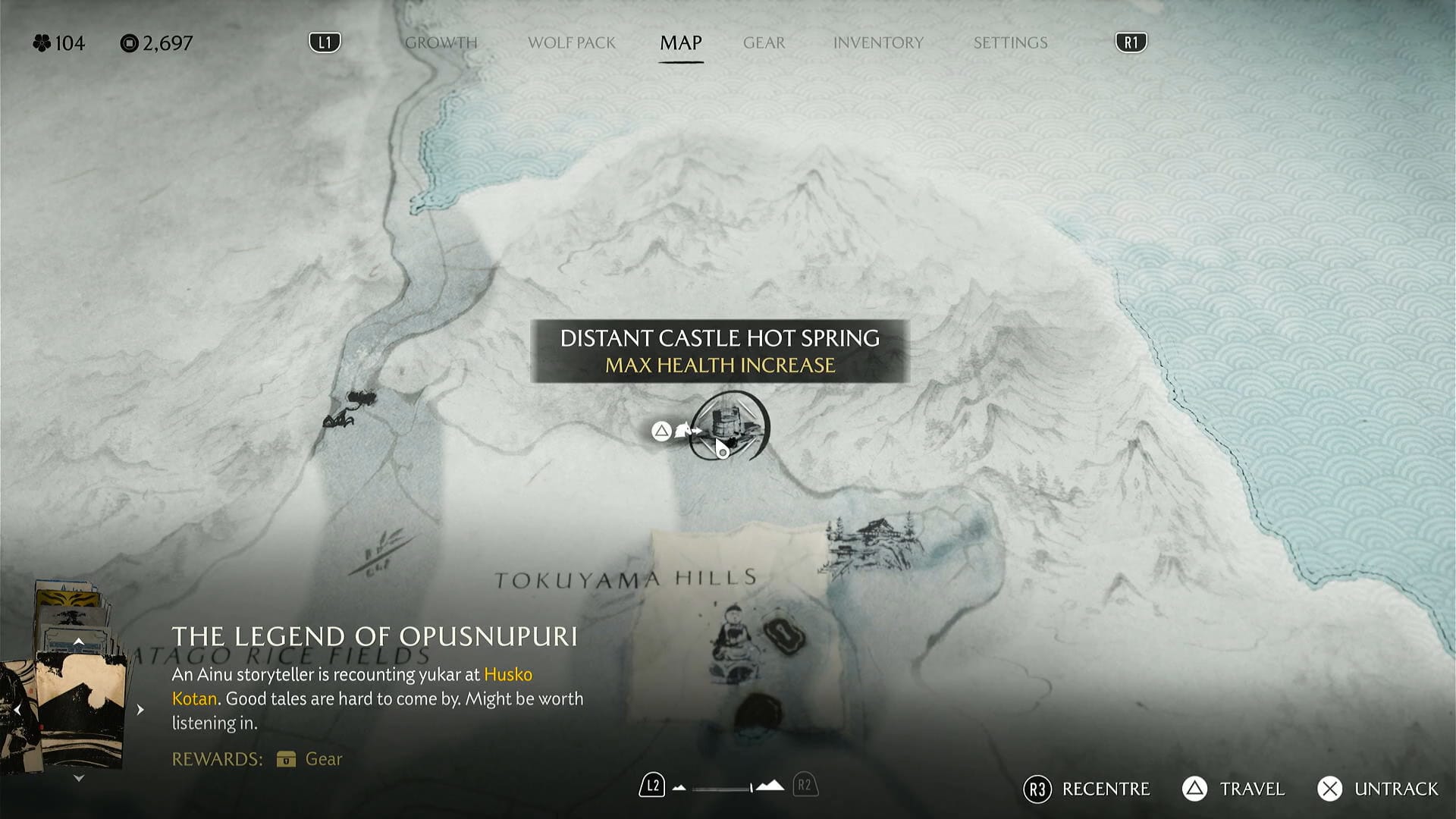Switch to the Growth tab
Screen dimensions: 1456x819
[441, 43]
